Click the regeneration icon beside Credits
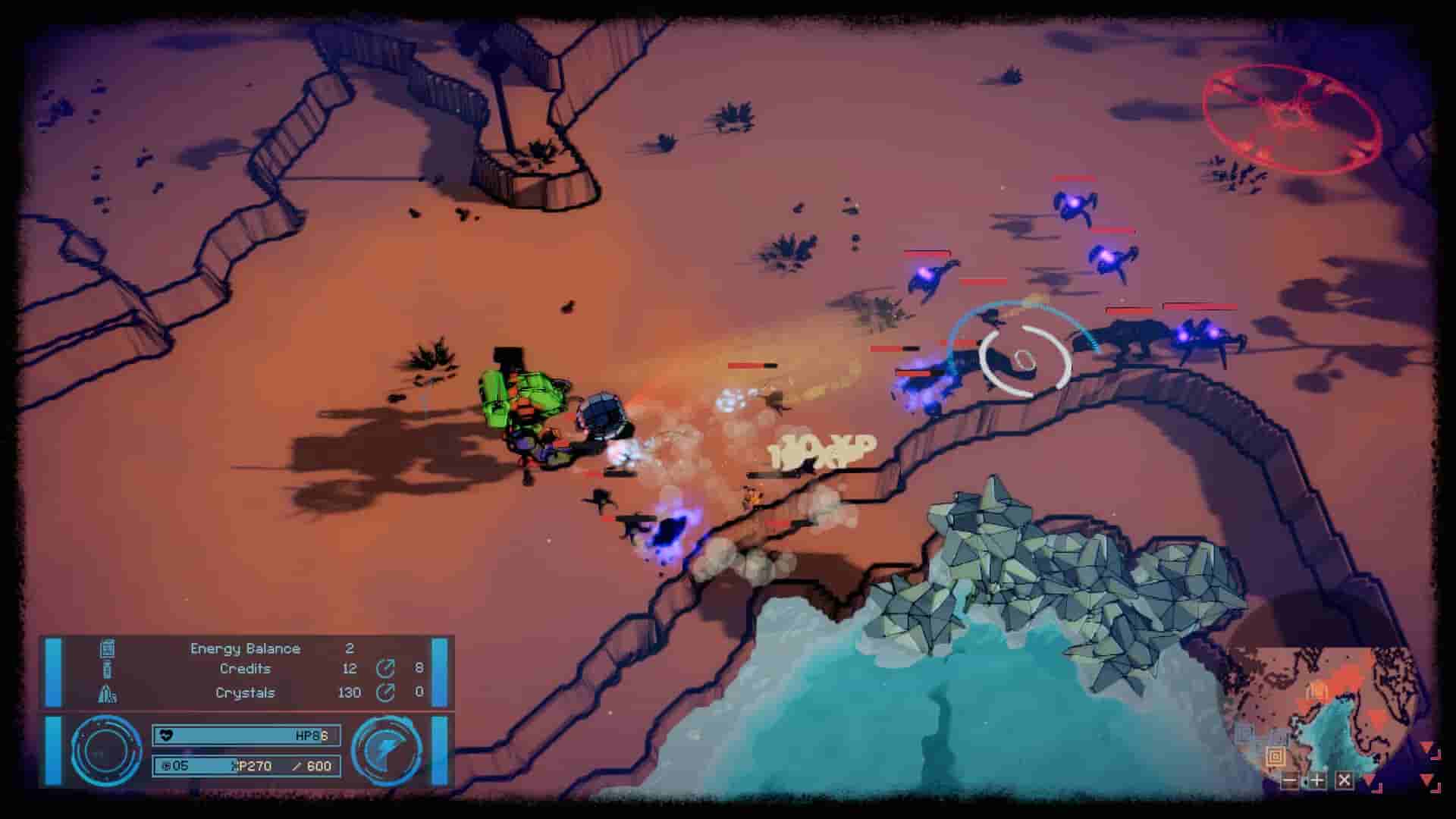Screen dimensions: 1456x819 coord(386,669)
